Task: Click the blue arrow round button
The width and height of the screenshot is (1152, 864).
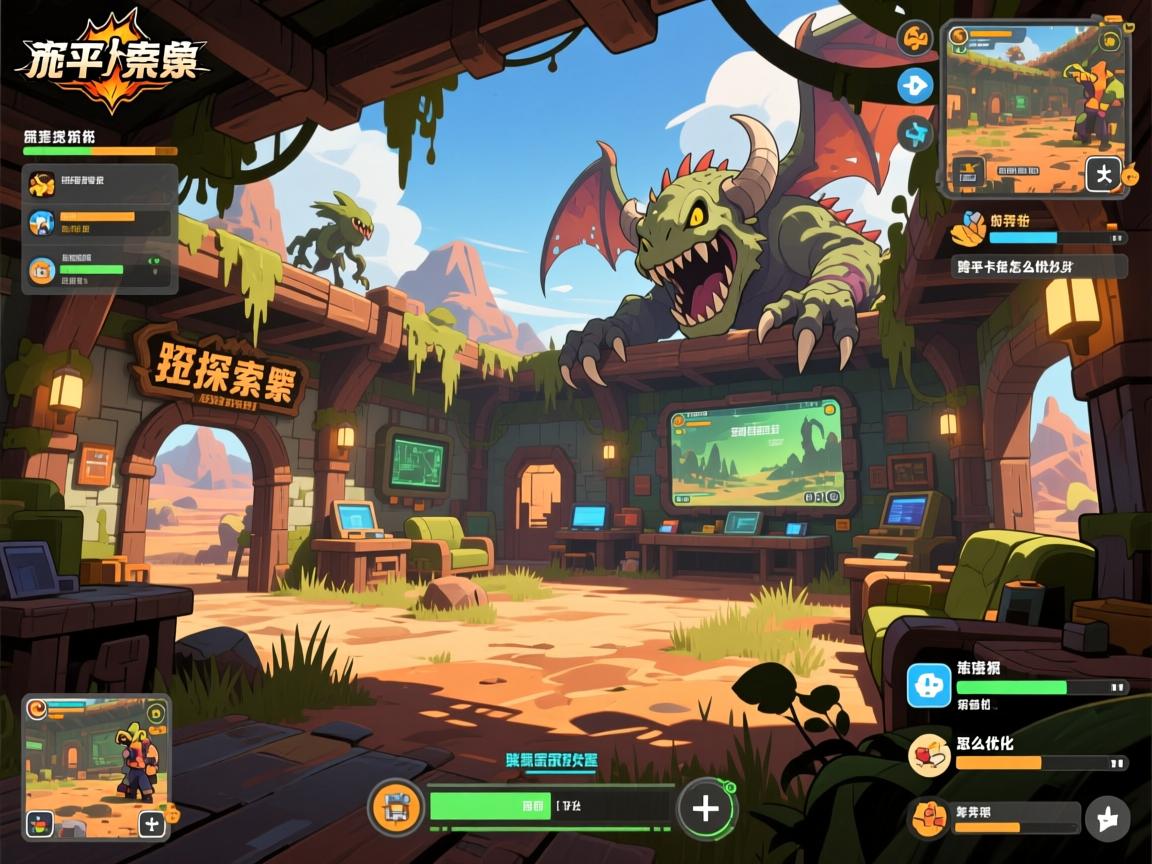Action: (x=914, y=86)
